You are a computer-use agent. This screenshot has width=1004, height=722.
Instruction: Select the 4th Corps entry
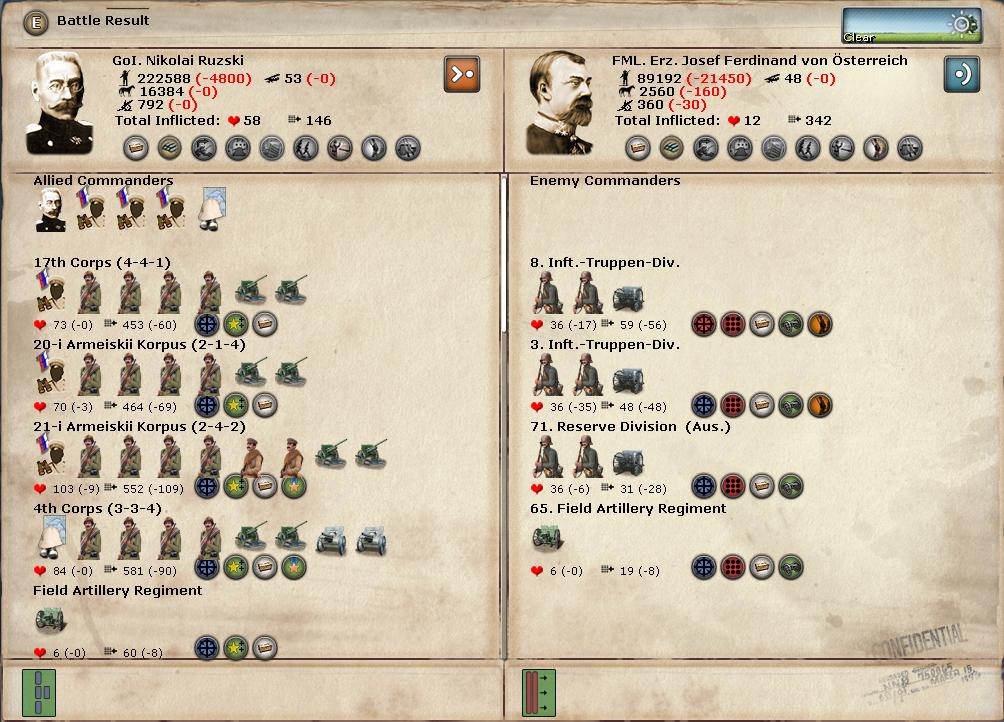click(x=97, y=509)
